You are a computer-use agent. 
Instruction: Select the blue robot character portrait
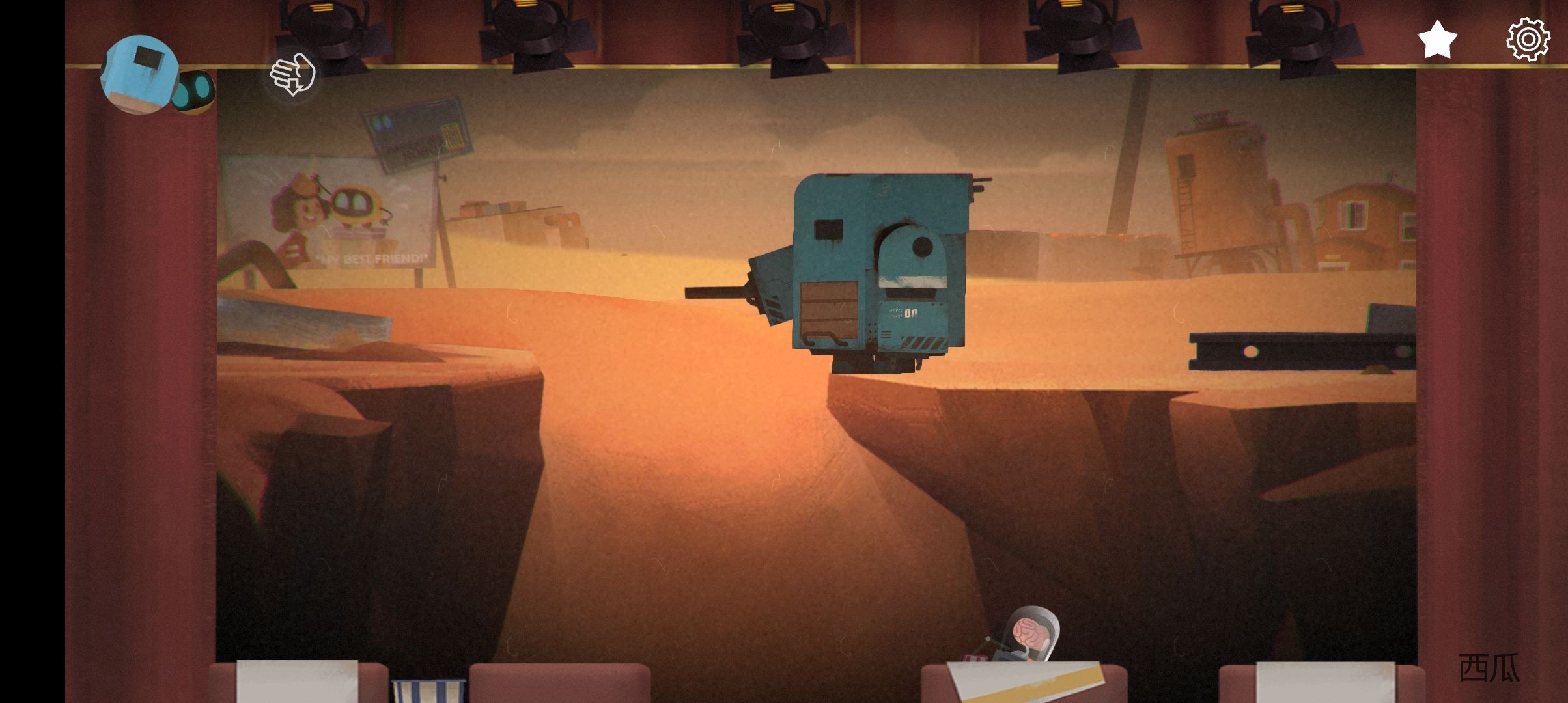[139, 74]
